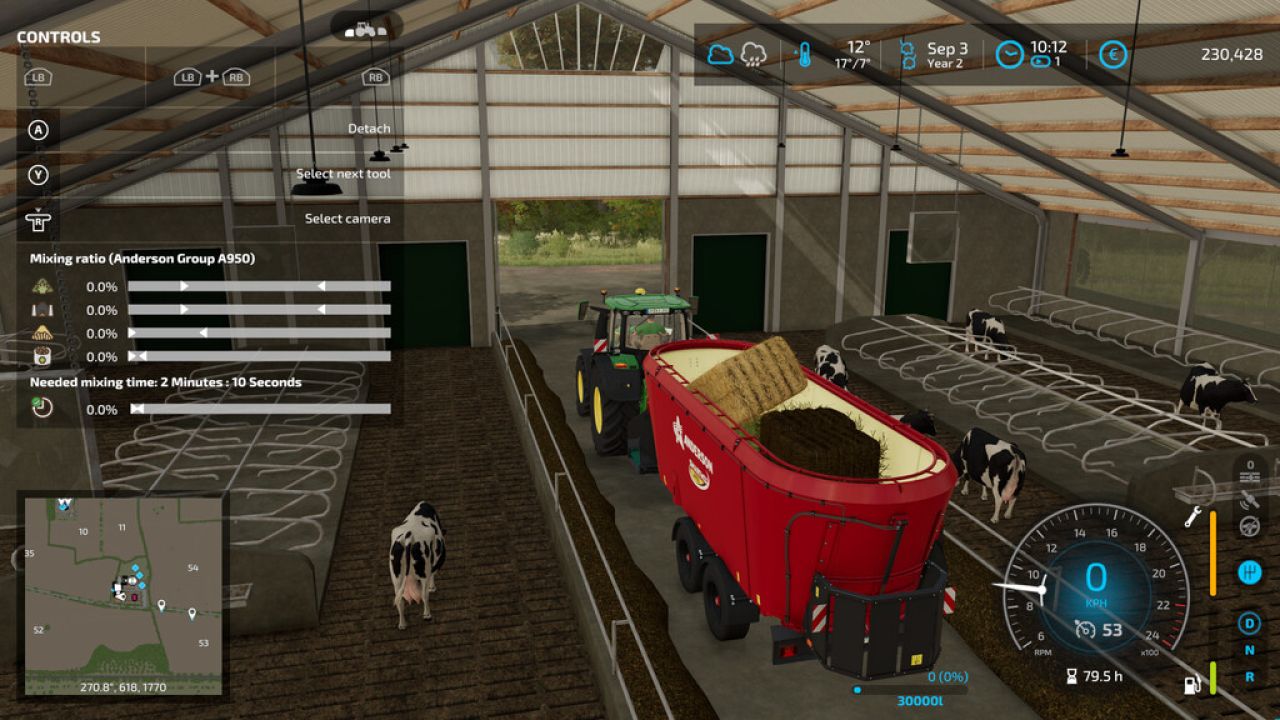The width and height of the screenshot is (1280, 720).
Task: Click the silage mixing ratio icon
Action: [42, 309]
